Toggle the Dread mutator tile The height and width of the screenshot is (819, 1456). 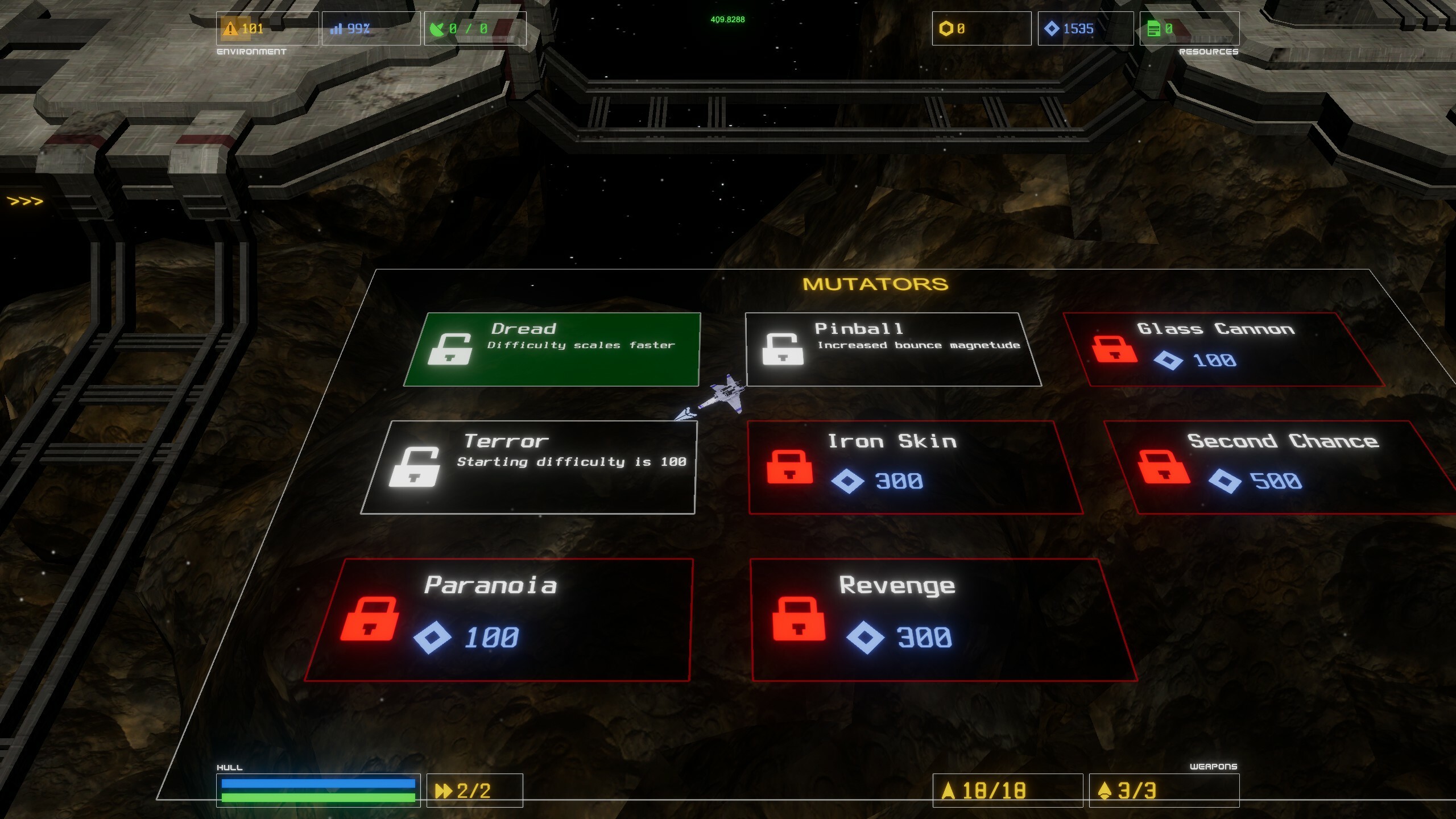click(553, 349)
